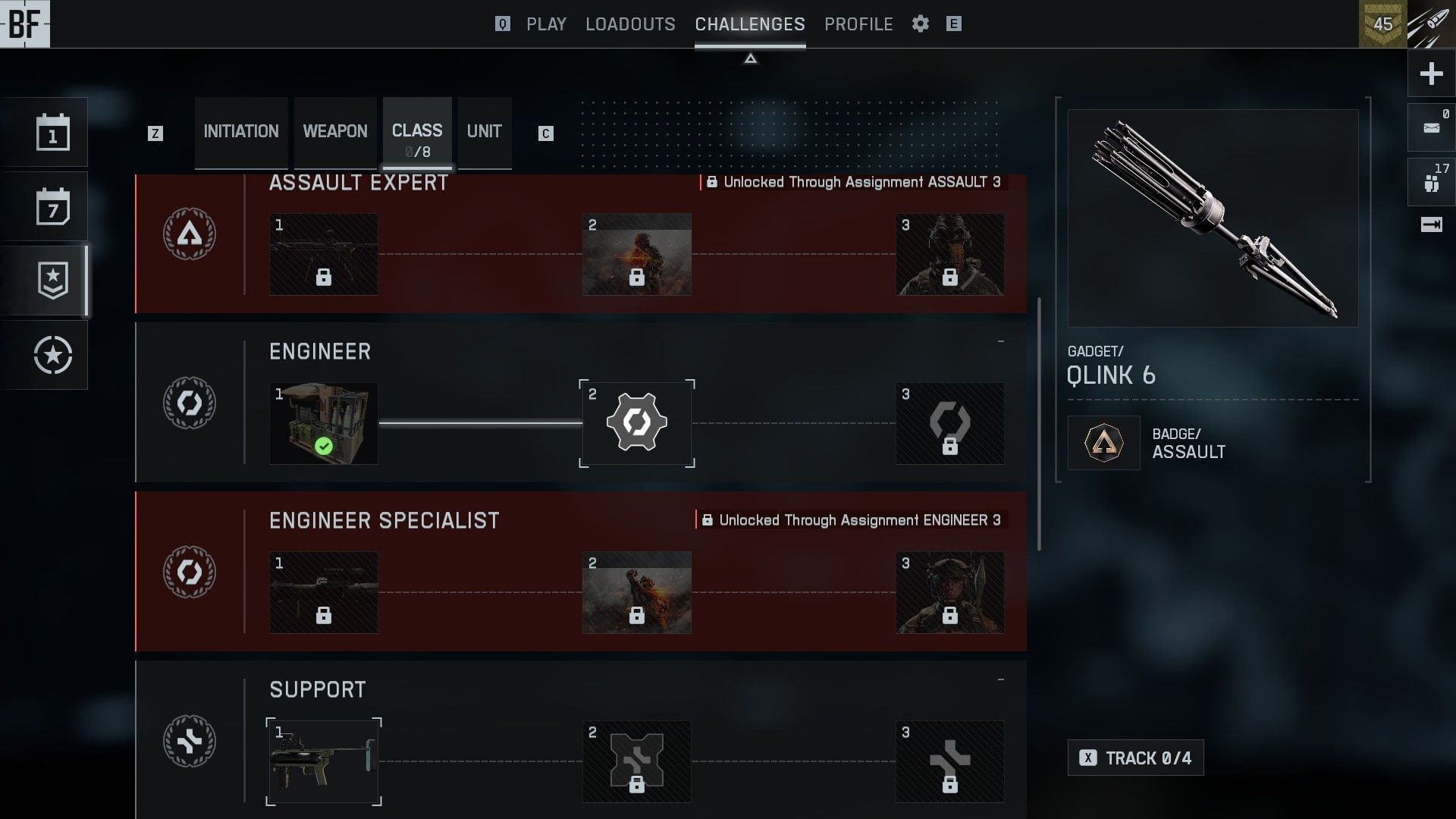
Task: Open settings via the gear icon
Action: tap(921, 24)
